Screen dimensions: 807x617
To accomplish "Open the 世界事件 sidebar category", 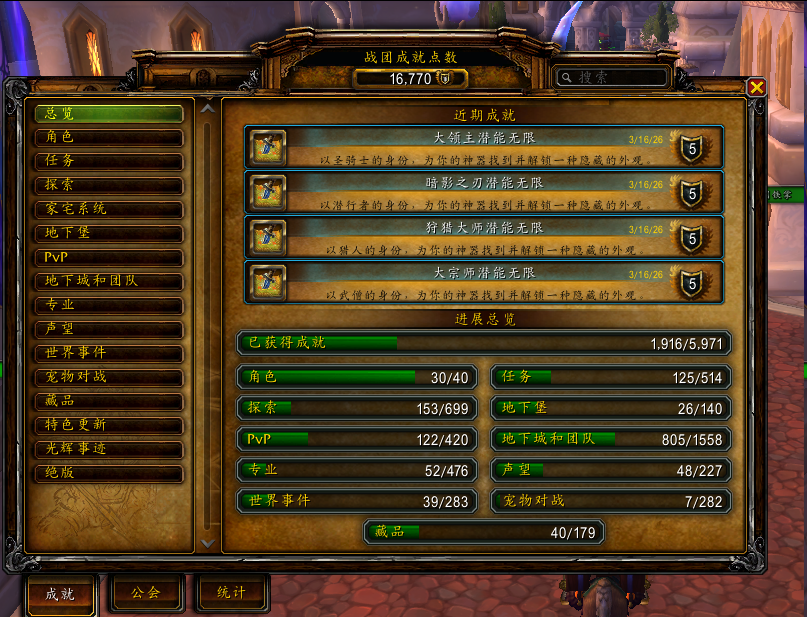I will 109,353.
